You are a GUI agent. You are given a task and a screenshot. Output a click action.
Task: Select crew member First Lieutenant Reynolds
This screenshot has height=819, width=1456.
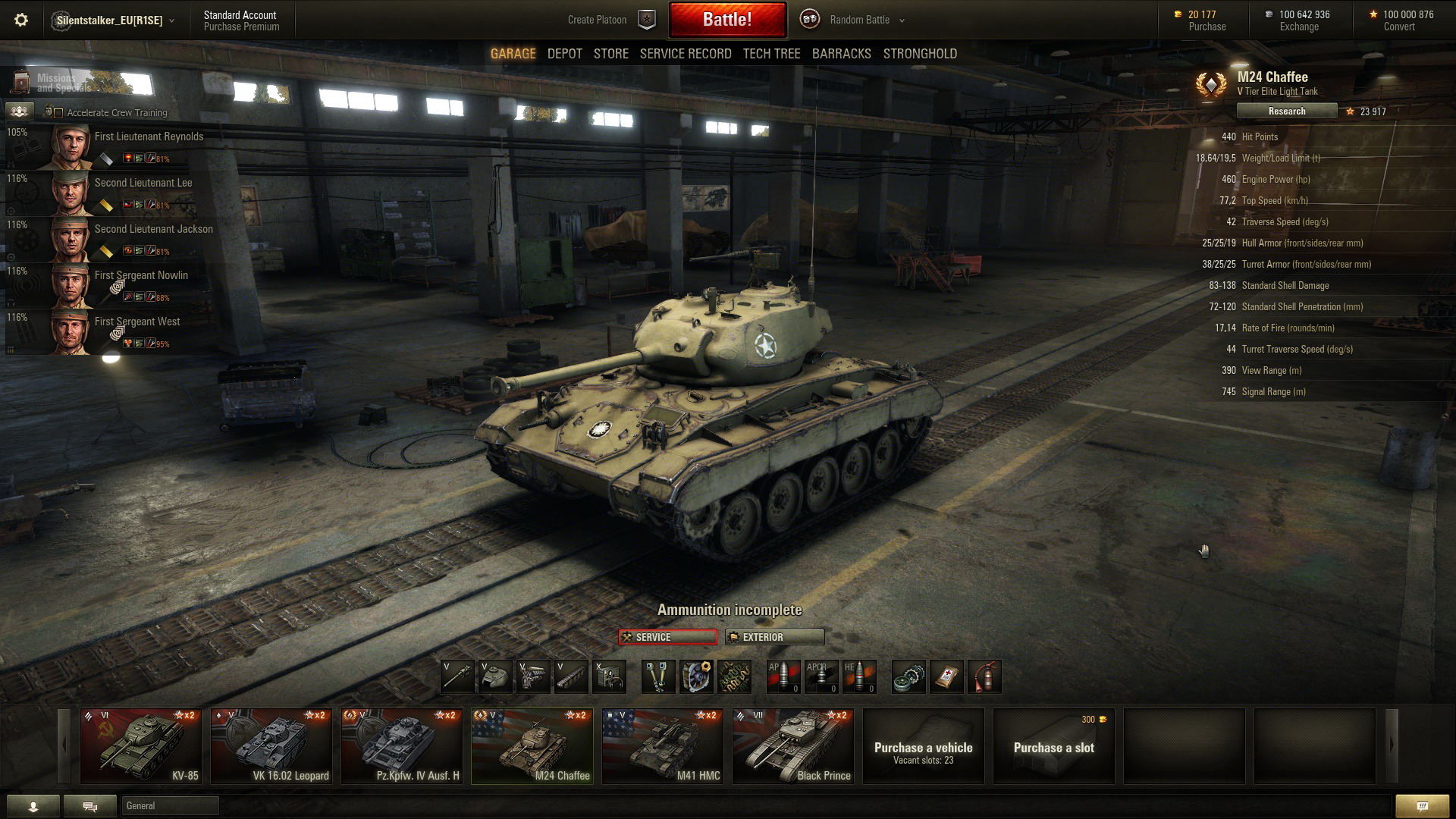(149, 137)
